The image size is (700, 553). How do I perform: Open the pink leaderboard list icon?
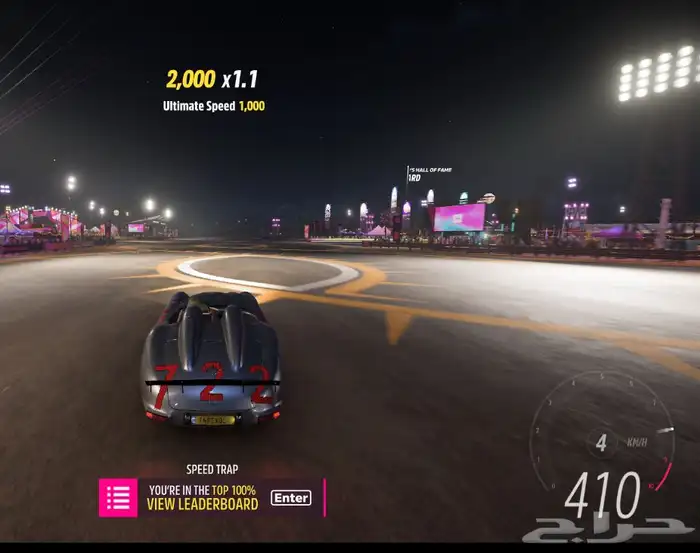pyautogui.click(x=118, y=498)
